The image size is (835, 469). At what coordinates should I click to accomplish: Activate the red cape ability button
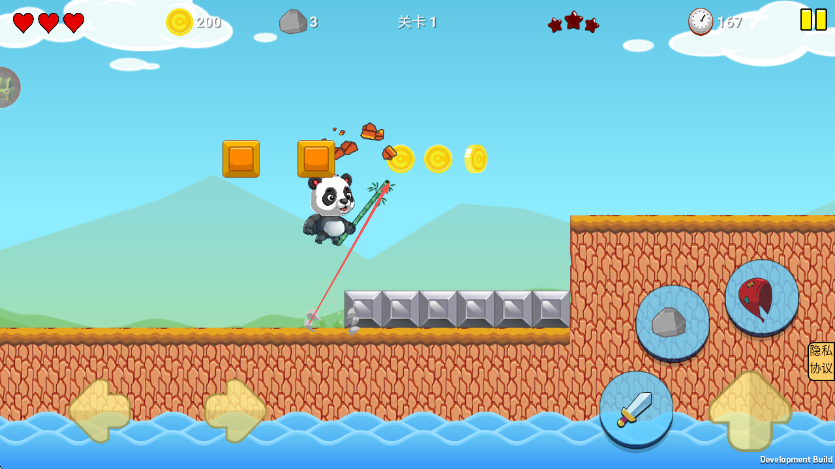[x=762, y=297]
